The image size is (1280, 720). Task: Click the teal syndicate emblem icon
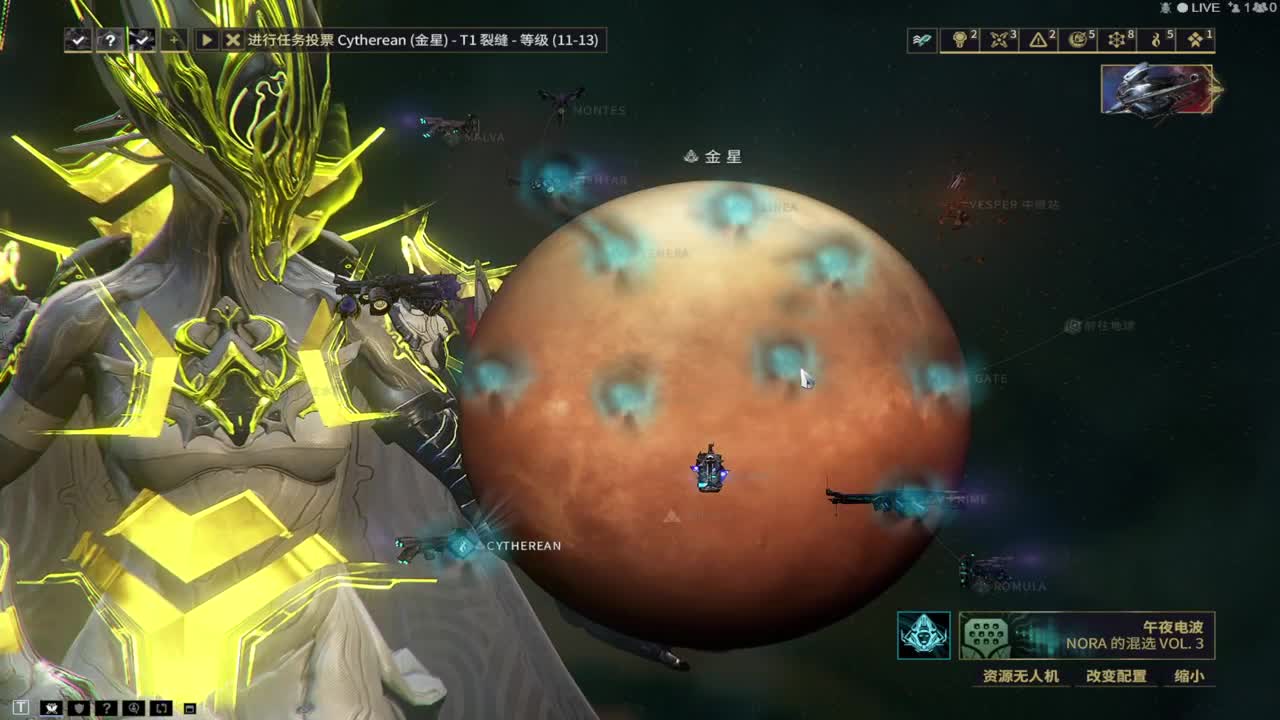pyautogui.click(x=923, y=636)
